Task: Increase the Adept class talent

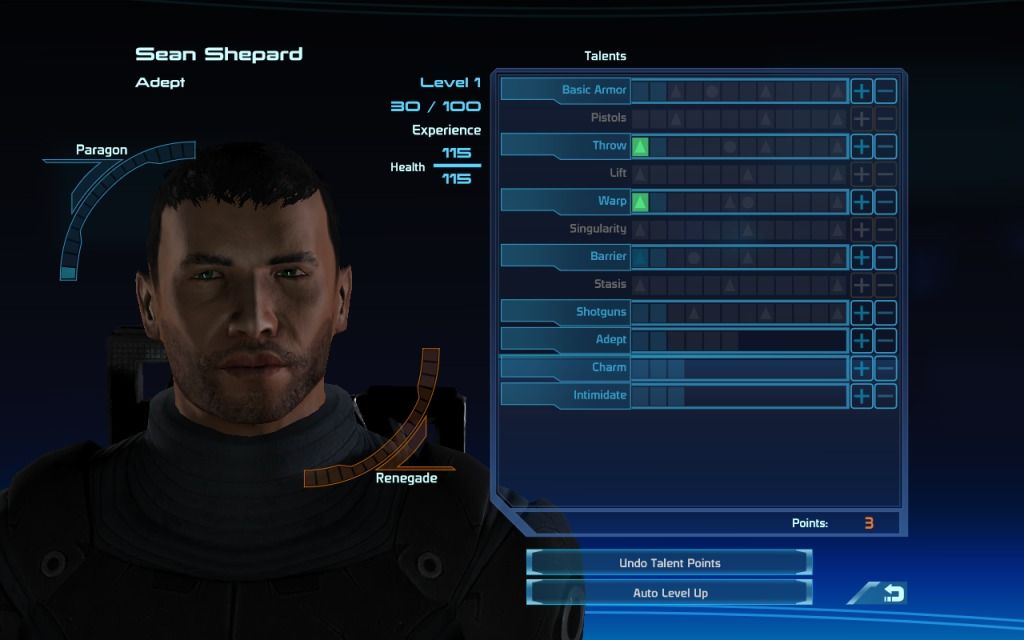Action: tap(861, 340)
